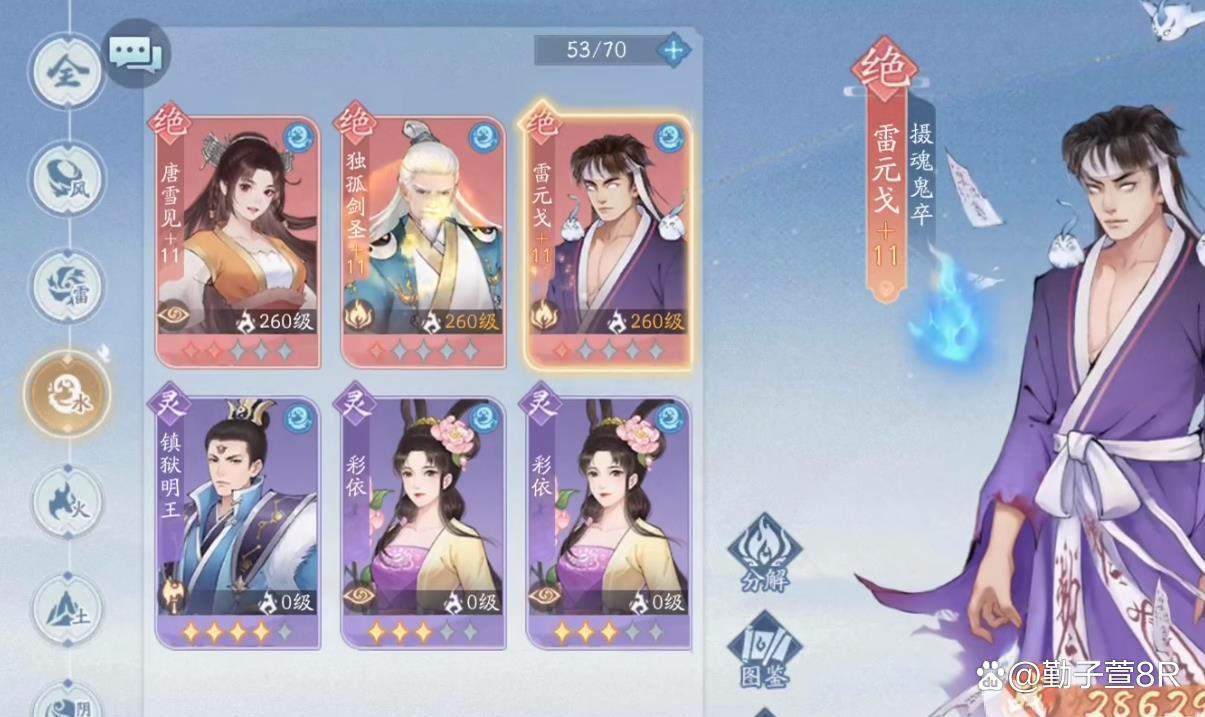The height and width of the screenshot is (717, 1205).
Task: Open the 火 fire element tab
Action: (x=66, y=501)
